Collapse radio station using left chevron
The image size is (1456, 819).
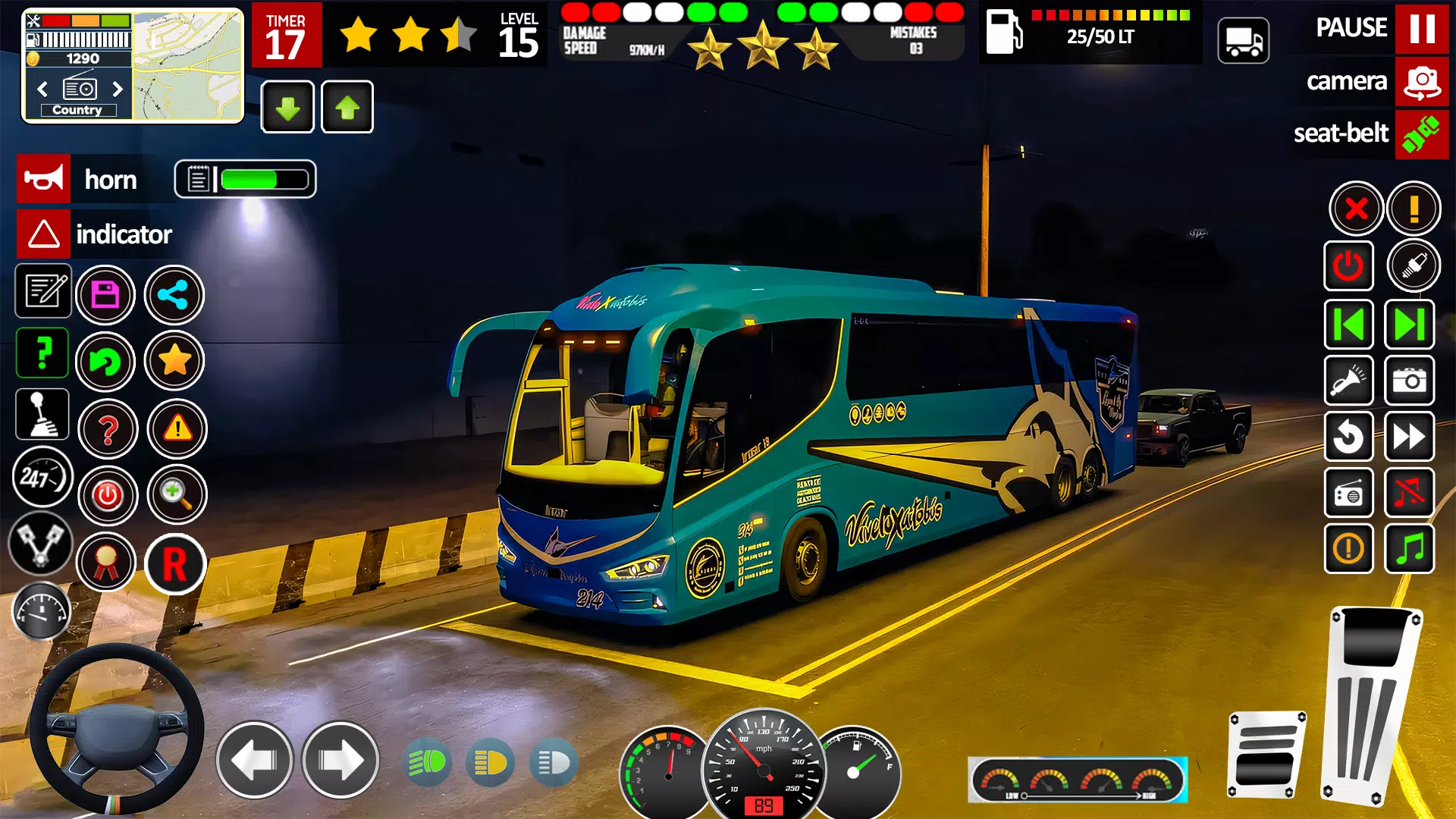click(42, 89)
